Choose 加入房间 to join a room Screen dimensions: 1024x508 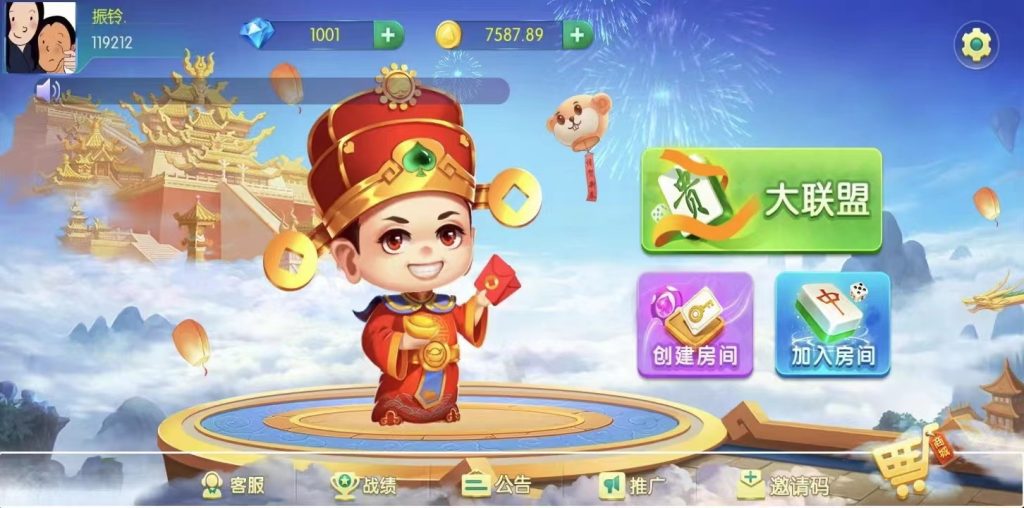[832, 324]
